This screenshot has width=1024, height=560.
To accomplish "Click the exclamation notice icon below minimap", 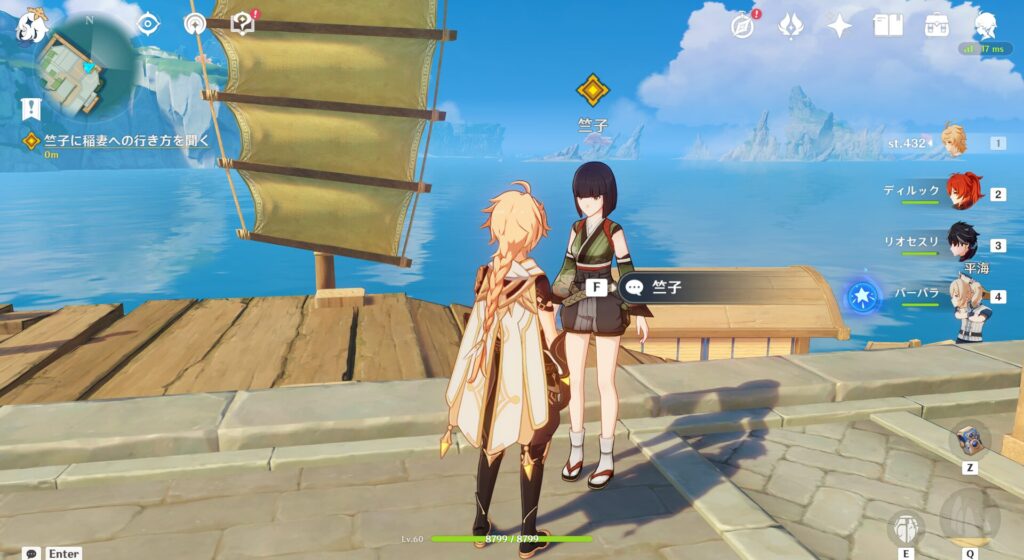I will 32,108.
